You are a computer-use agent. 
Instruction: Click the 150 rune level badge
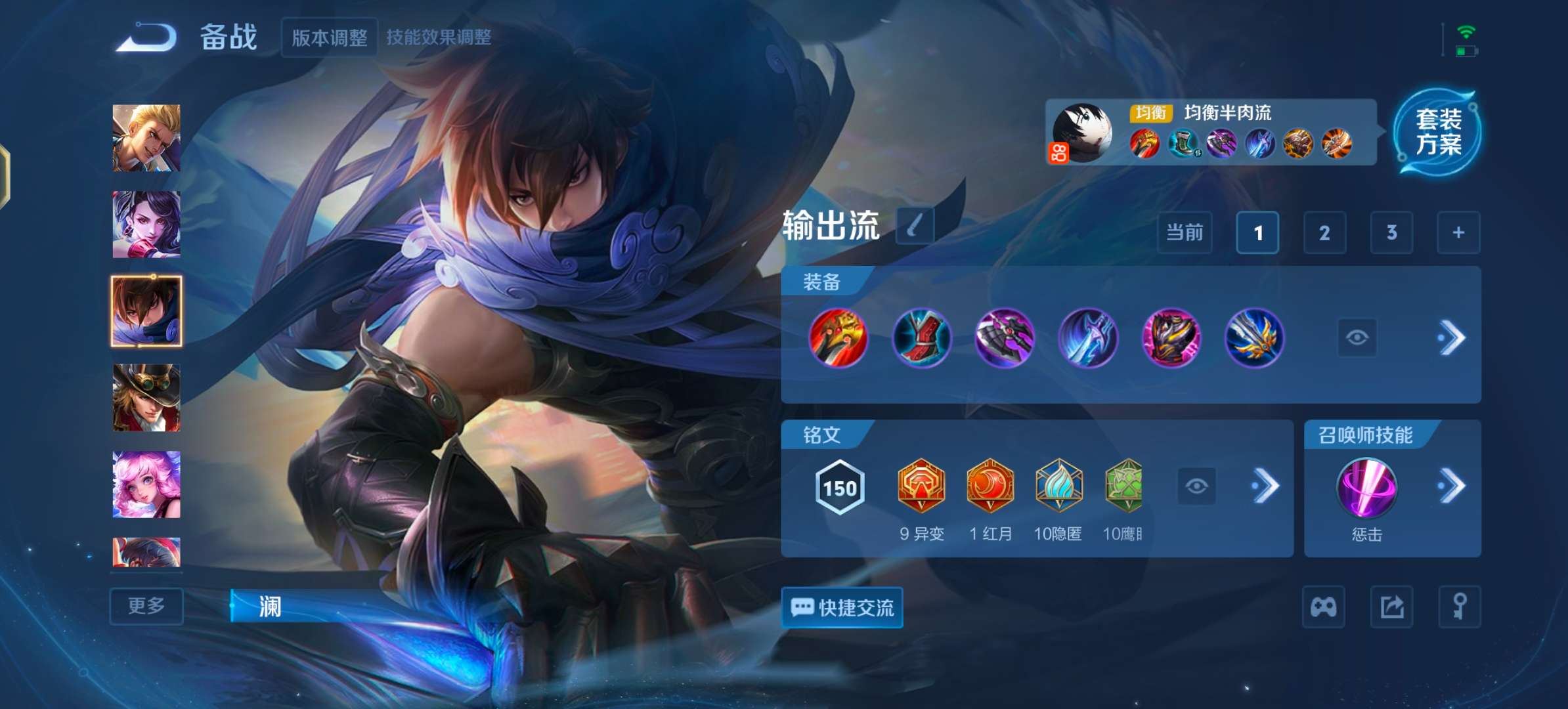coord(839,488)
